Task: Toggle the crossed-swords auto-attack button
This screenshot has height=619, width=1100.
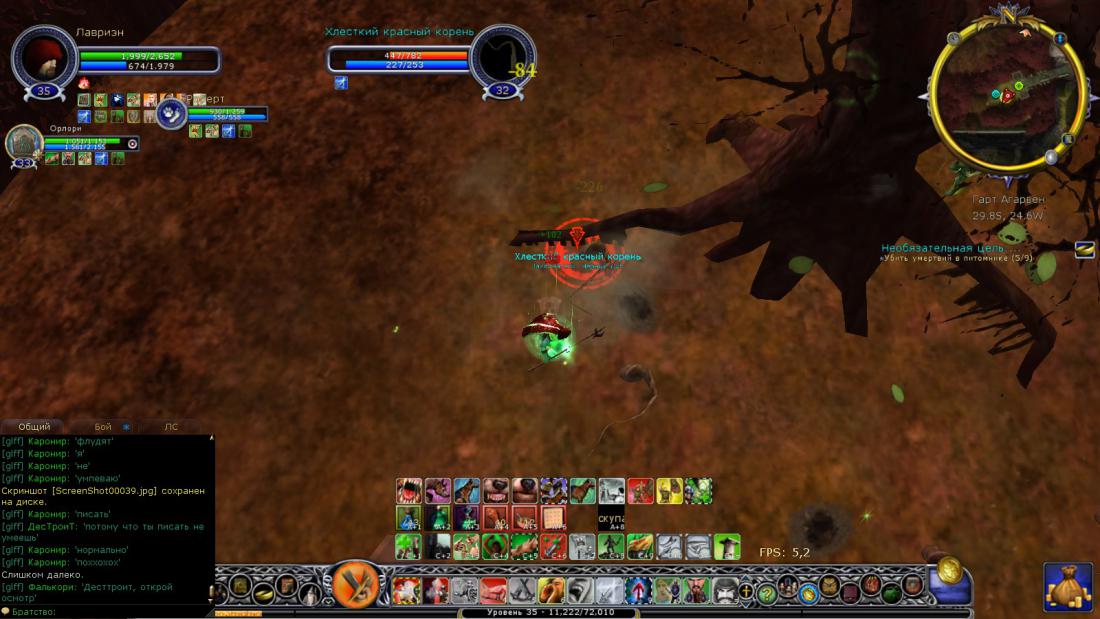Action: click(353, 583)
